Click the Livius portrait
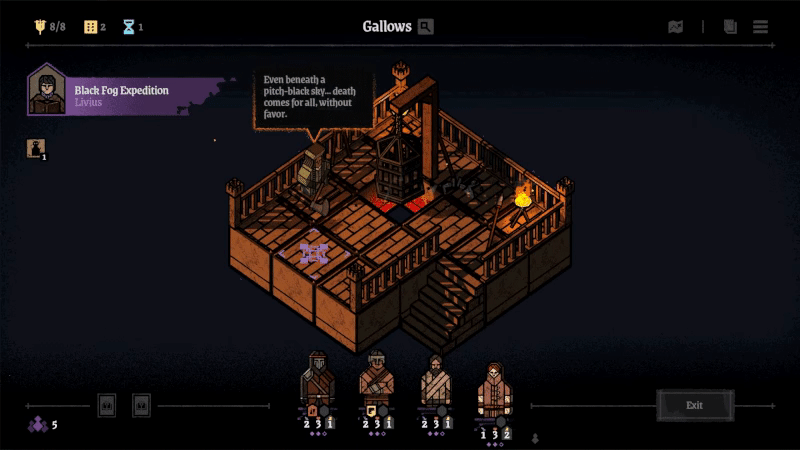Image resolution: width=800 pixels, height=450 pixels. click(x=46, y=91)
